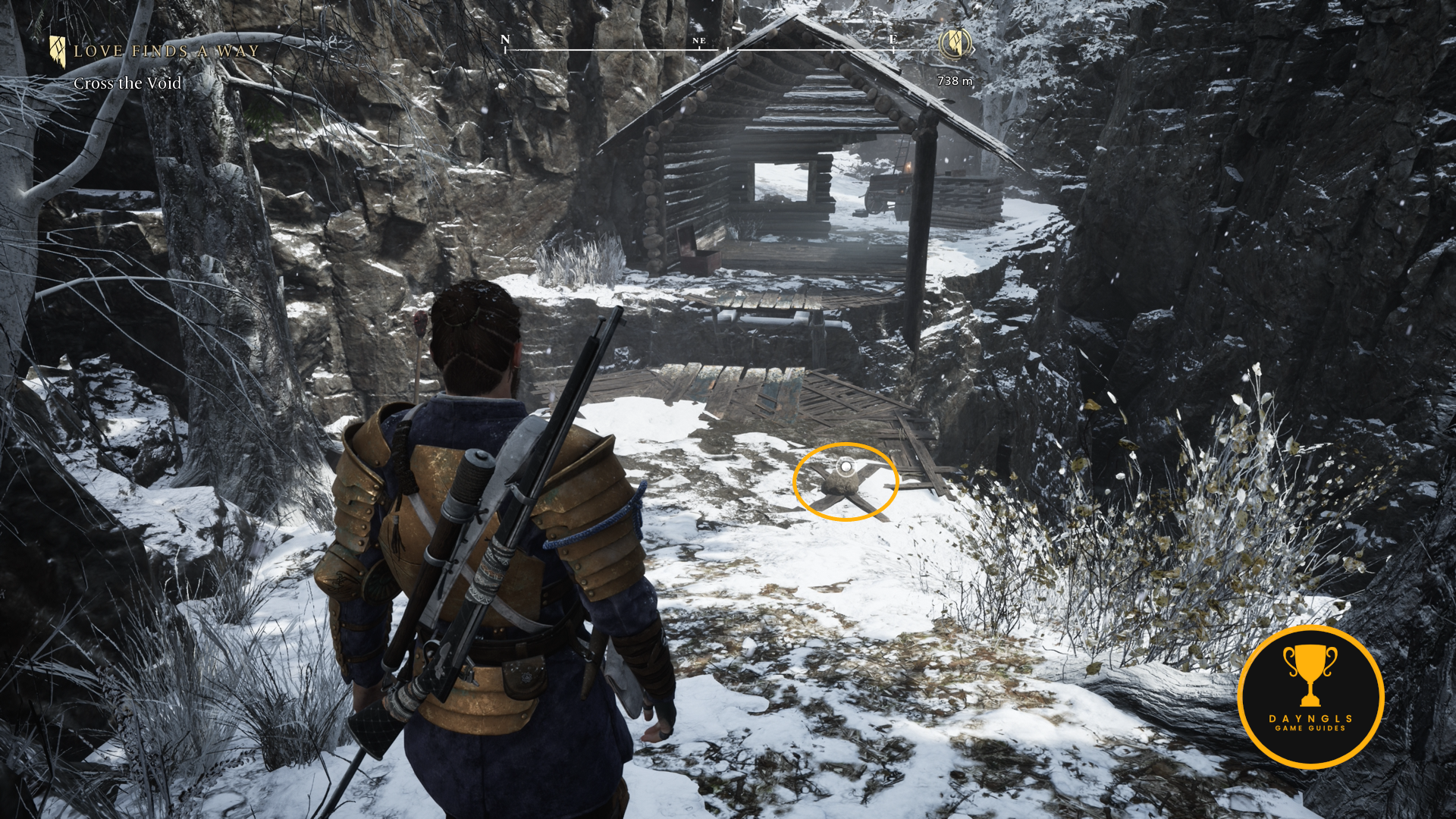Open the Love Finds a Way quest tracker
1456x819 pixels.
coord(165,52)
